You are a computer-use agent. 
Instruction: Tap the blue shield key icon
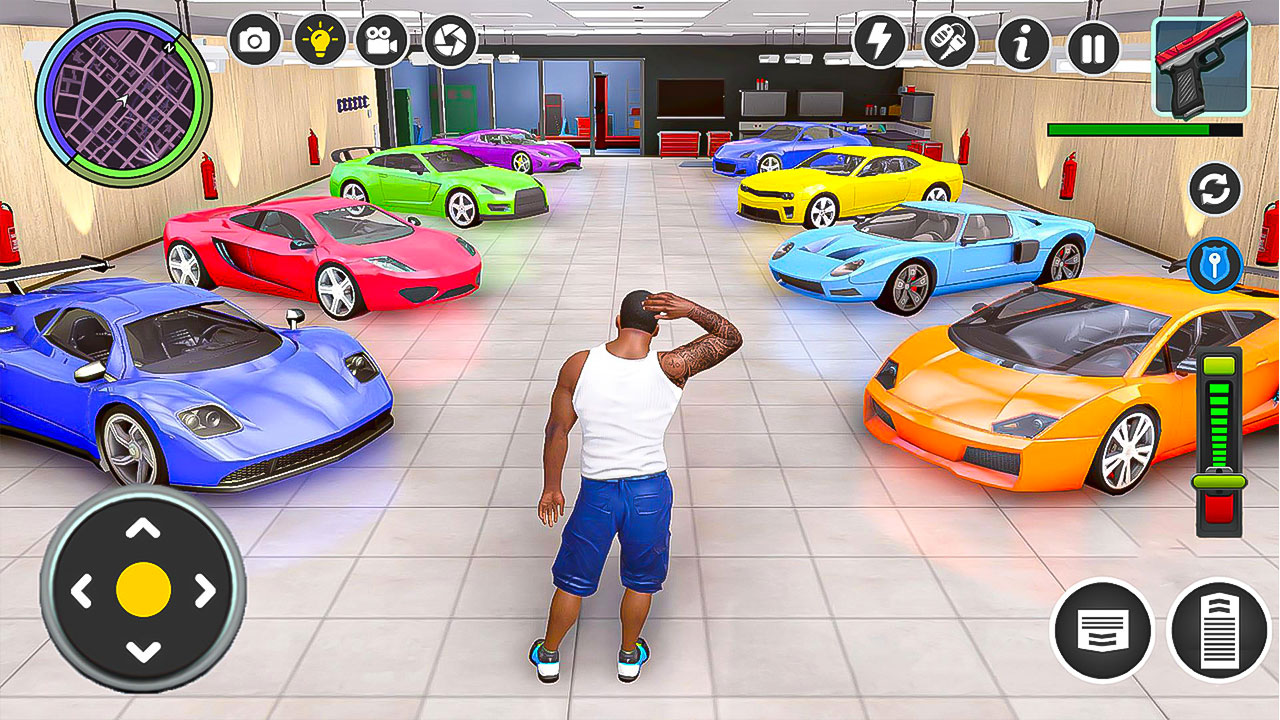click(1216, 262)
